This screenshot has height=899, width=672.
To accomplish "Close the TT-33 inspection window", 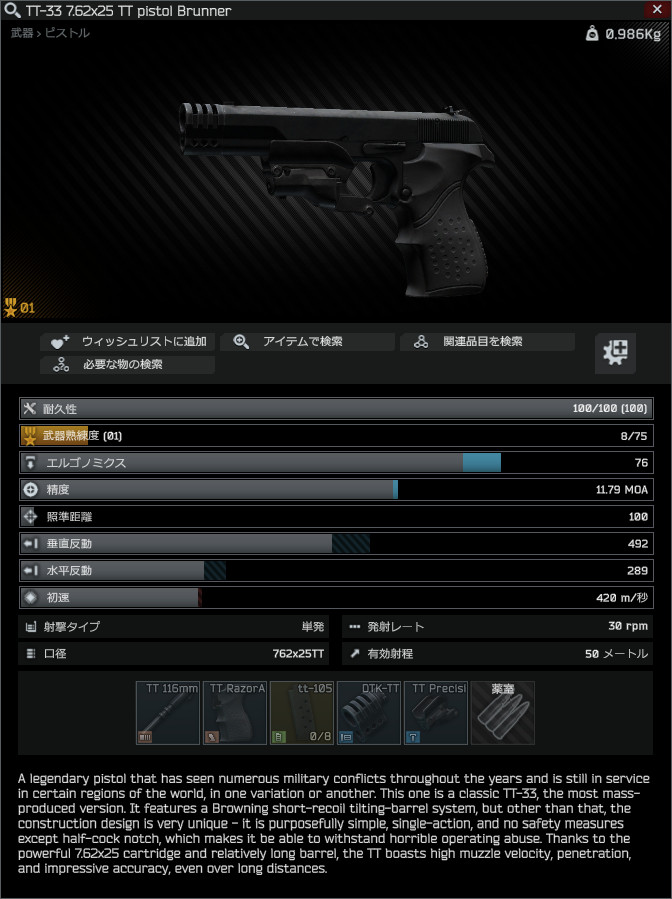I will click(656, 9).
